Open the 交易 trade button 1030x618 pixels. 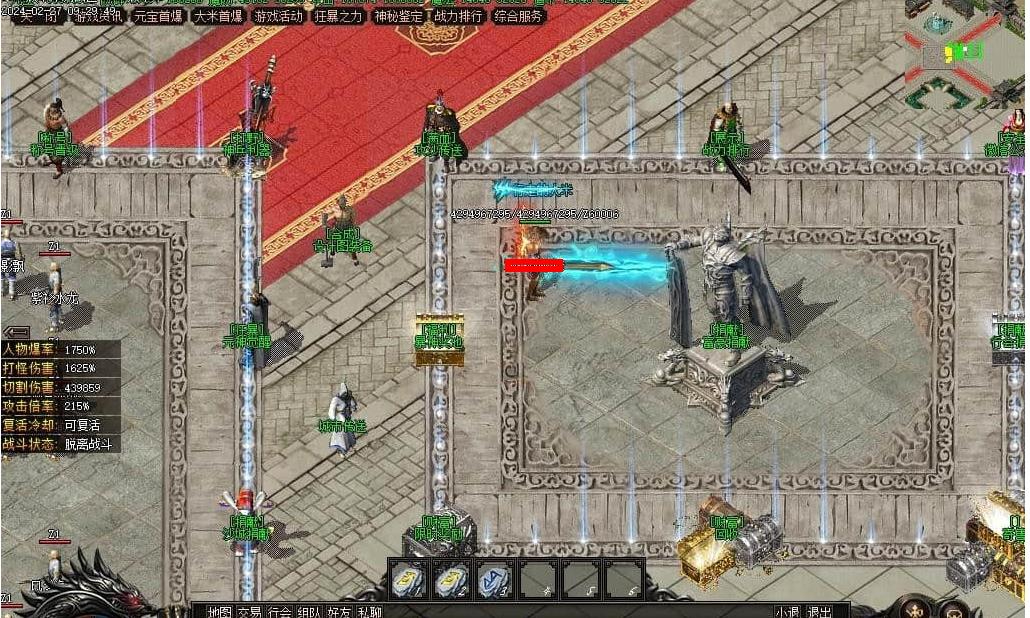pos(249,611)
